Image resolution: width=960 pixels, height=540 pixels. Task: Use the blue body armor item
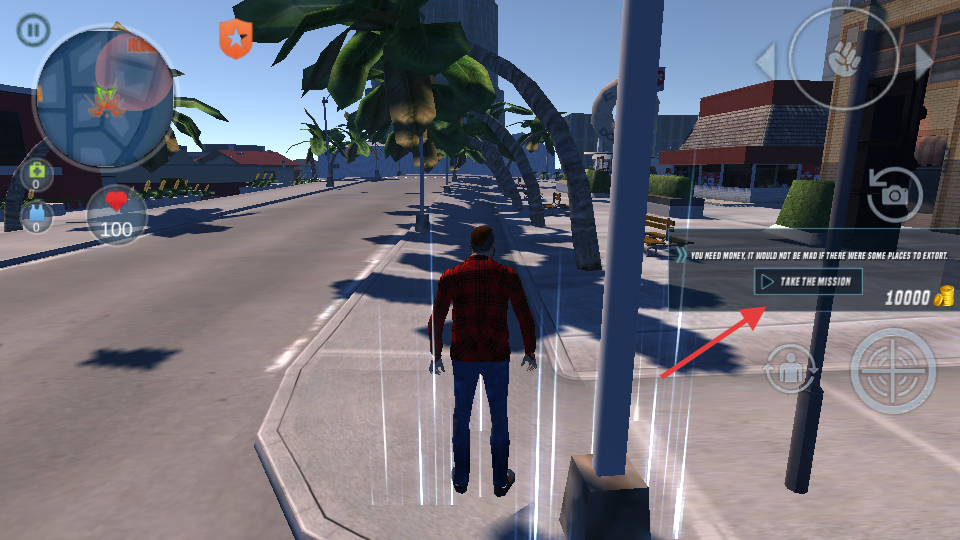click(x=37, y=217)
